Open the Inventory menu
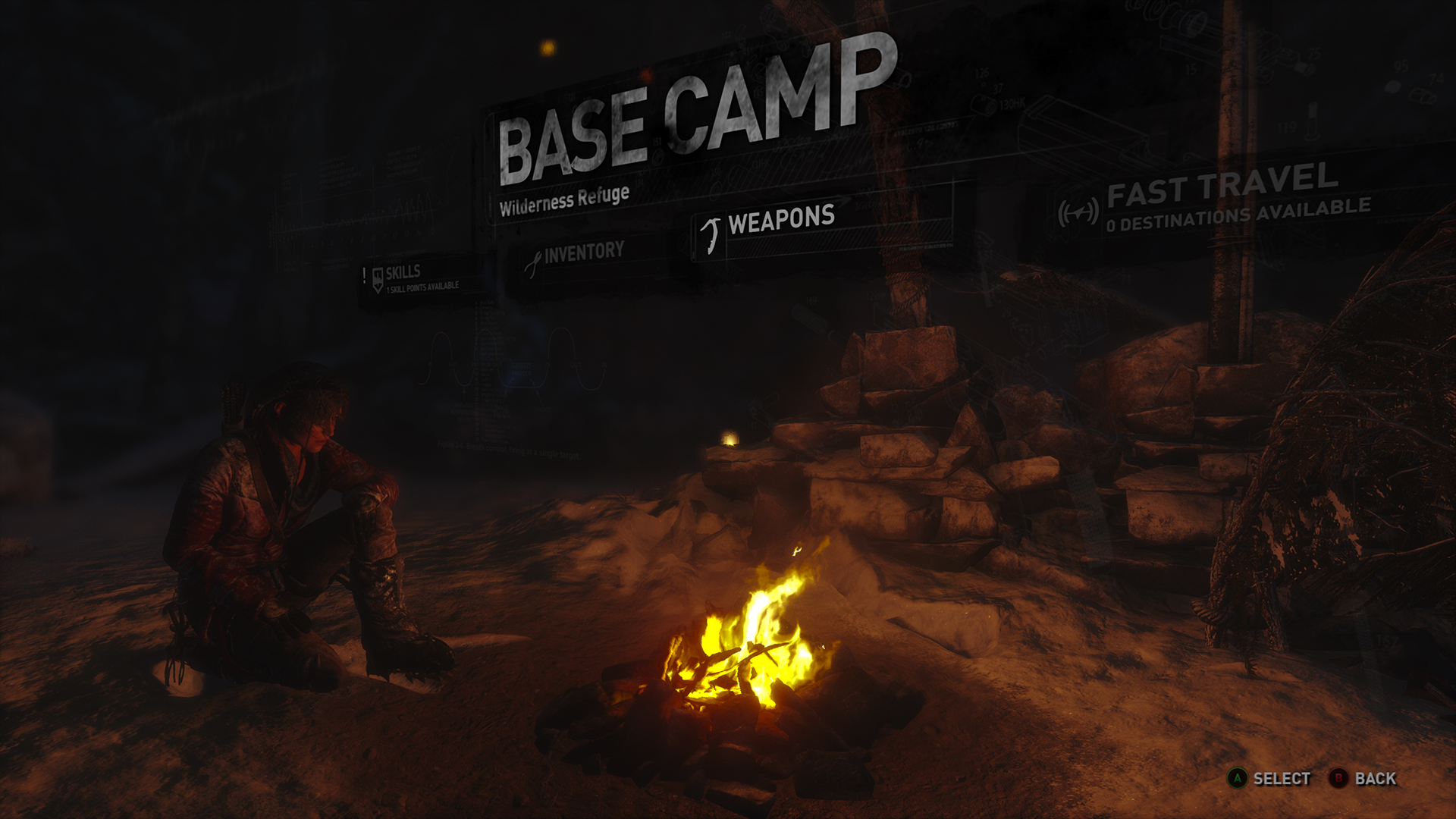 [582, 253]
